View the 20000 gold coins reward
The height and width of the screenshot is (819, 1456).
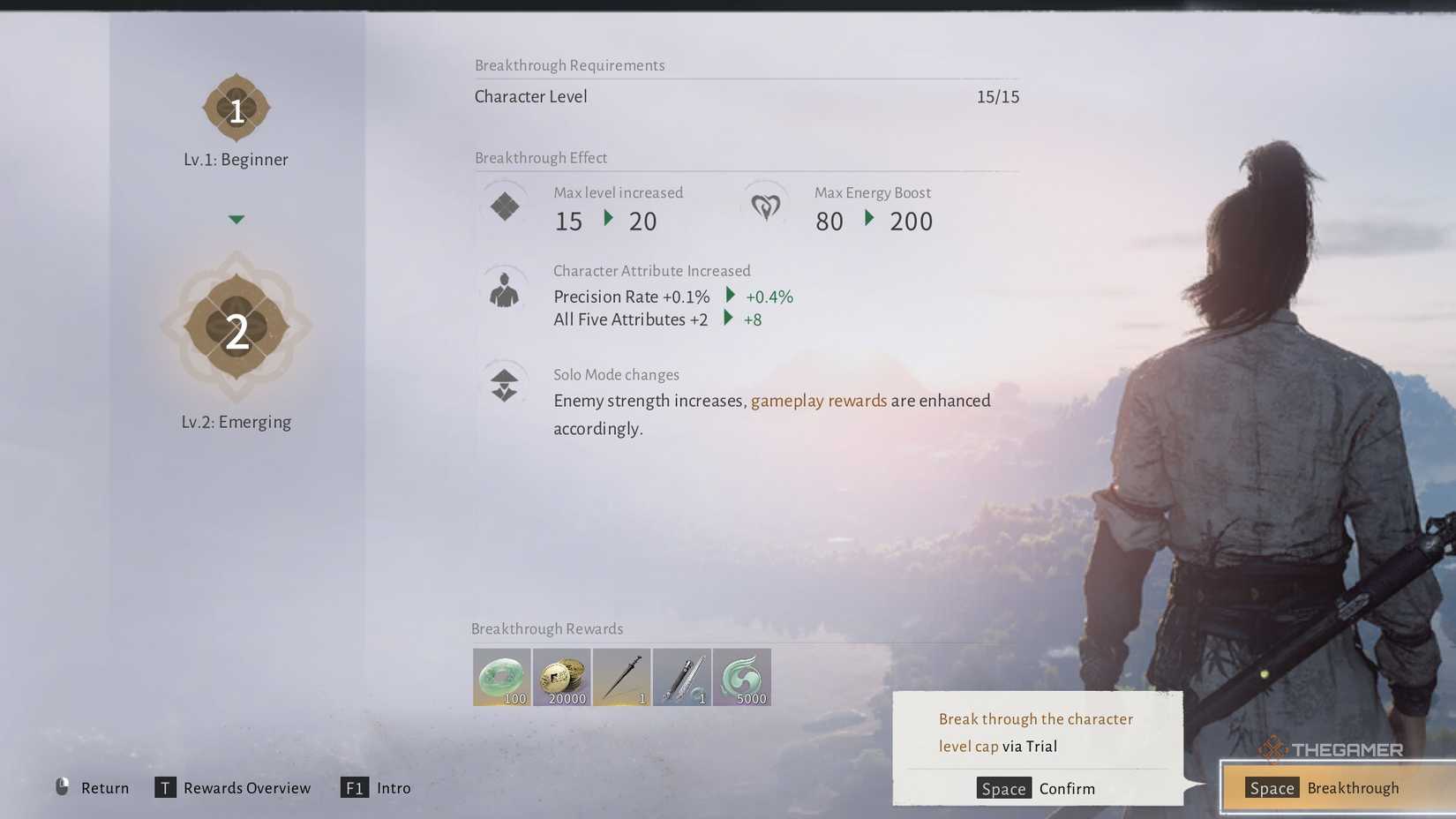561,676
